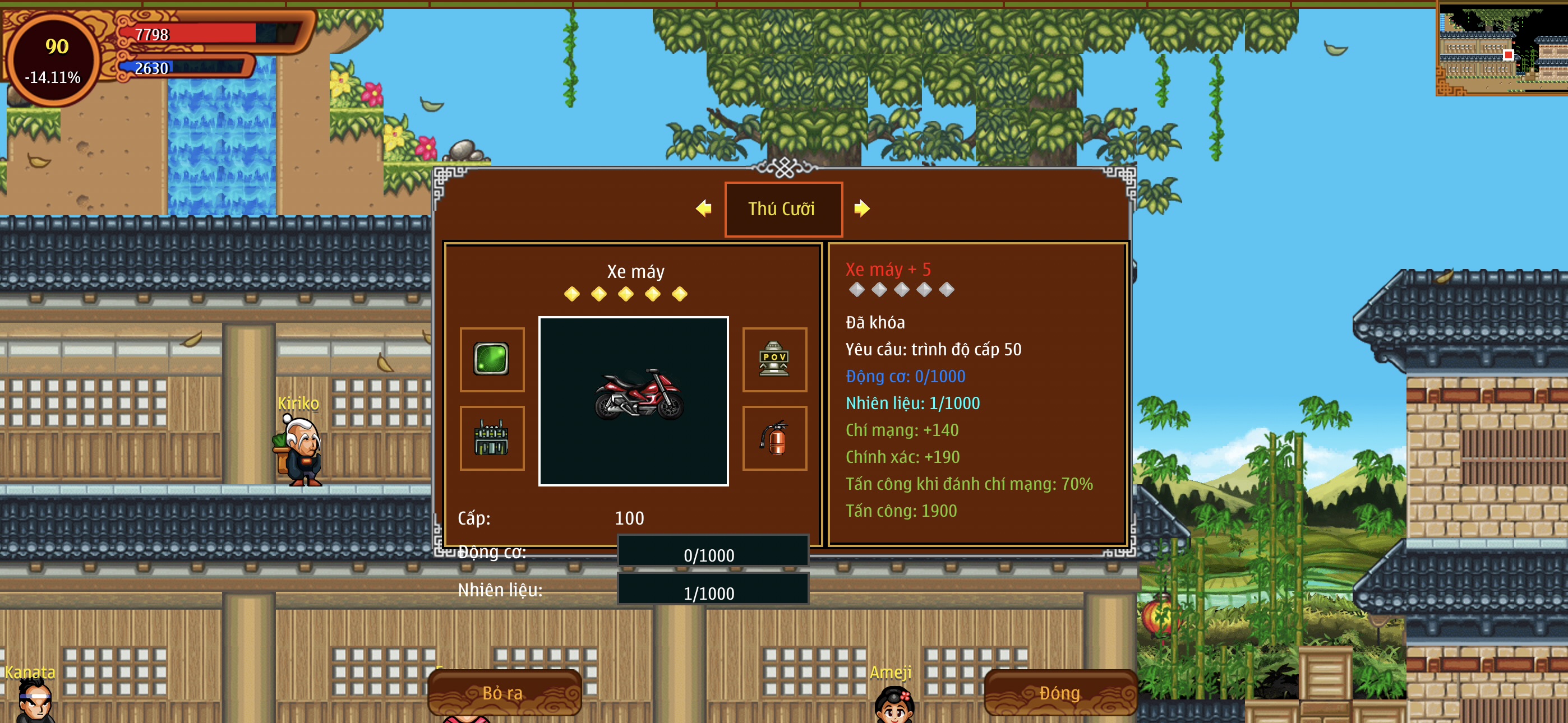This screenshot has height=723, width=1568.
Task: Click the right yellow arrow beside Thú Cưỡi
Action: click(861, 208)
